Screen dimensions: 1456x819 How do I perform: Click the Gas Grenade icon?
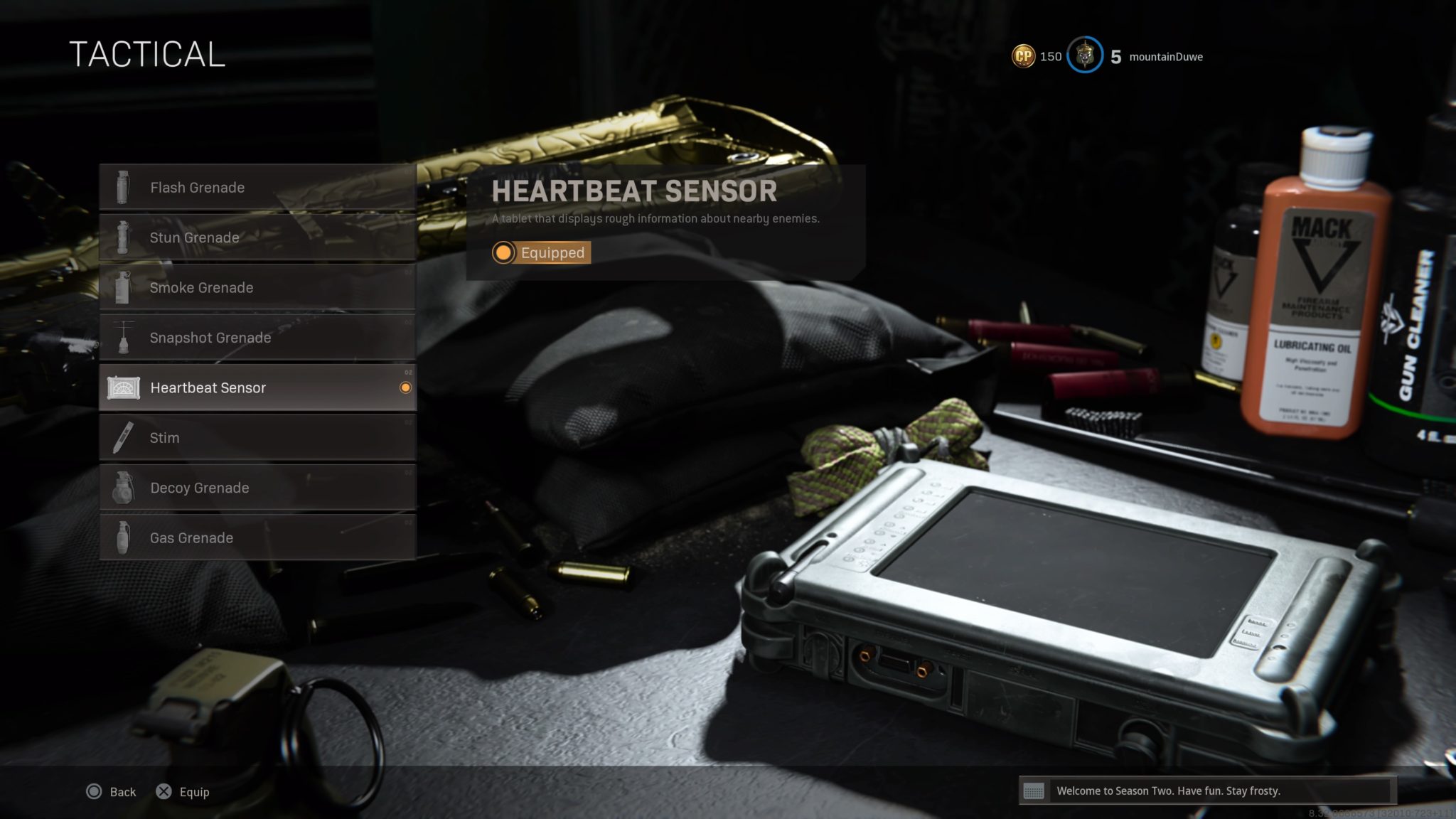[x=124, y=537]
